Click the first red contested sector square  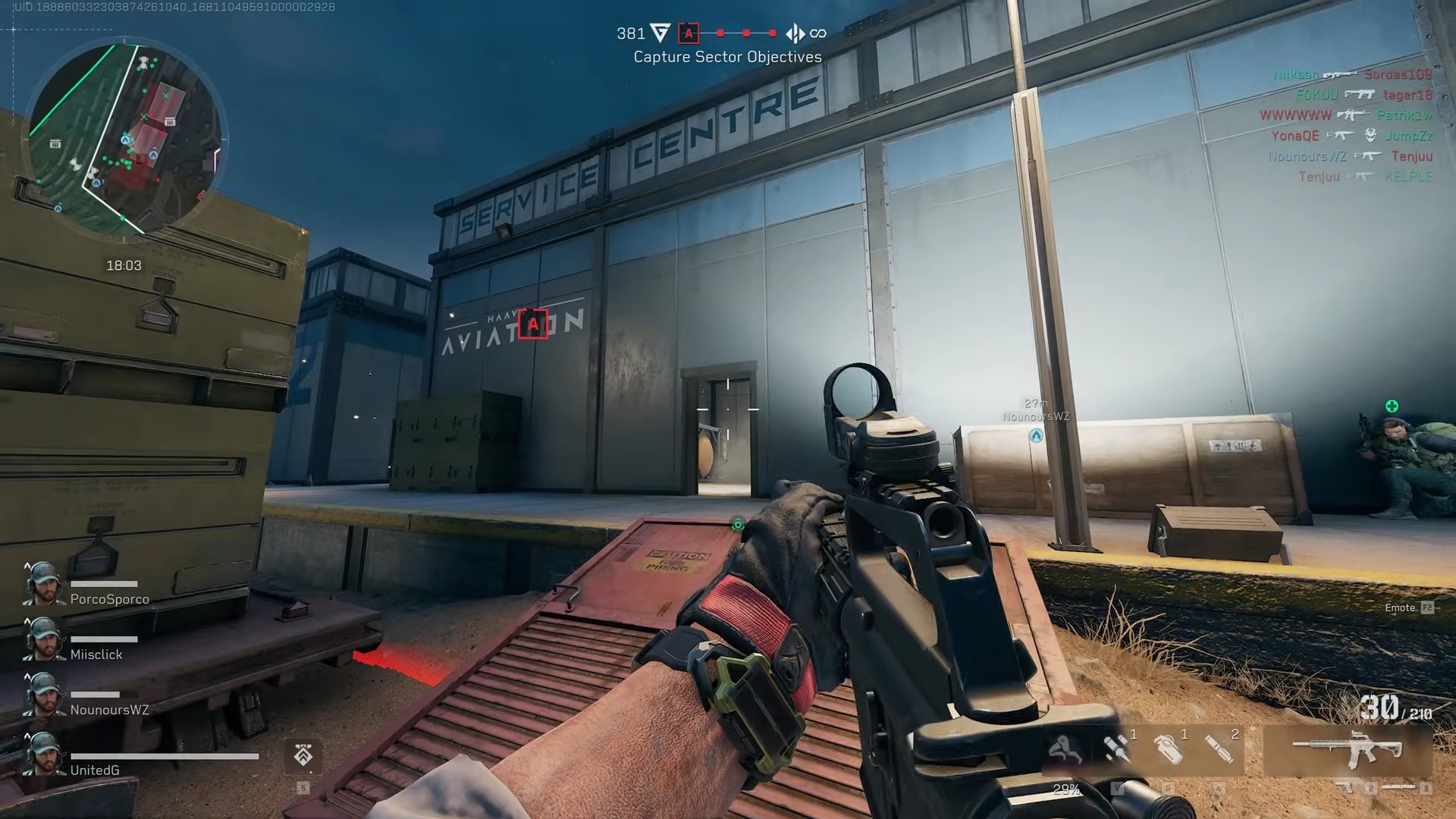tap(720, 33)
